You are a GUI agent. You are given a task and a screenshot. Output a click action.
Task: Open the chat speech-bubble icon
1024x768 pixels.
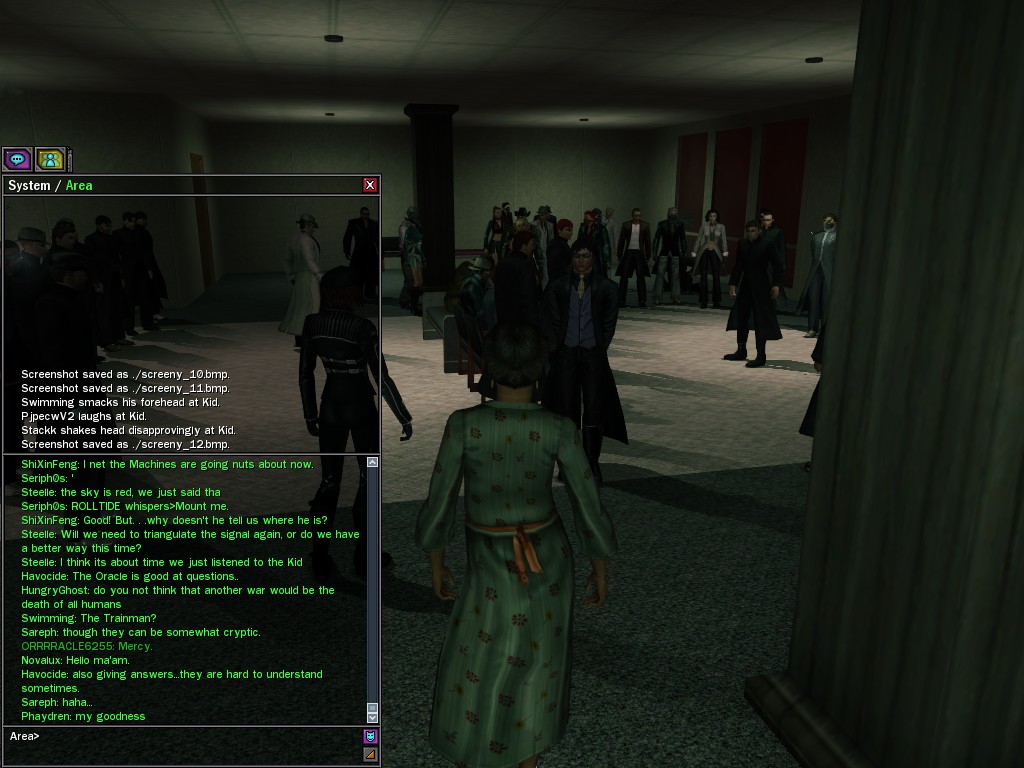(17, 159)
